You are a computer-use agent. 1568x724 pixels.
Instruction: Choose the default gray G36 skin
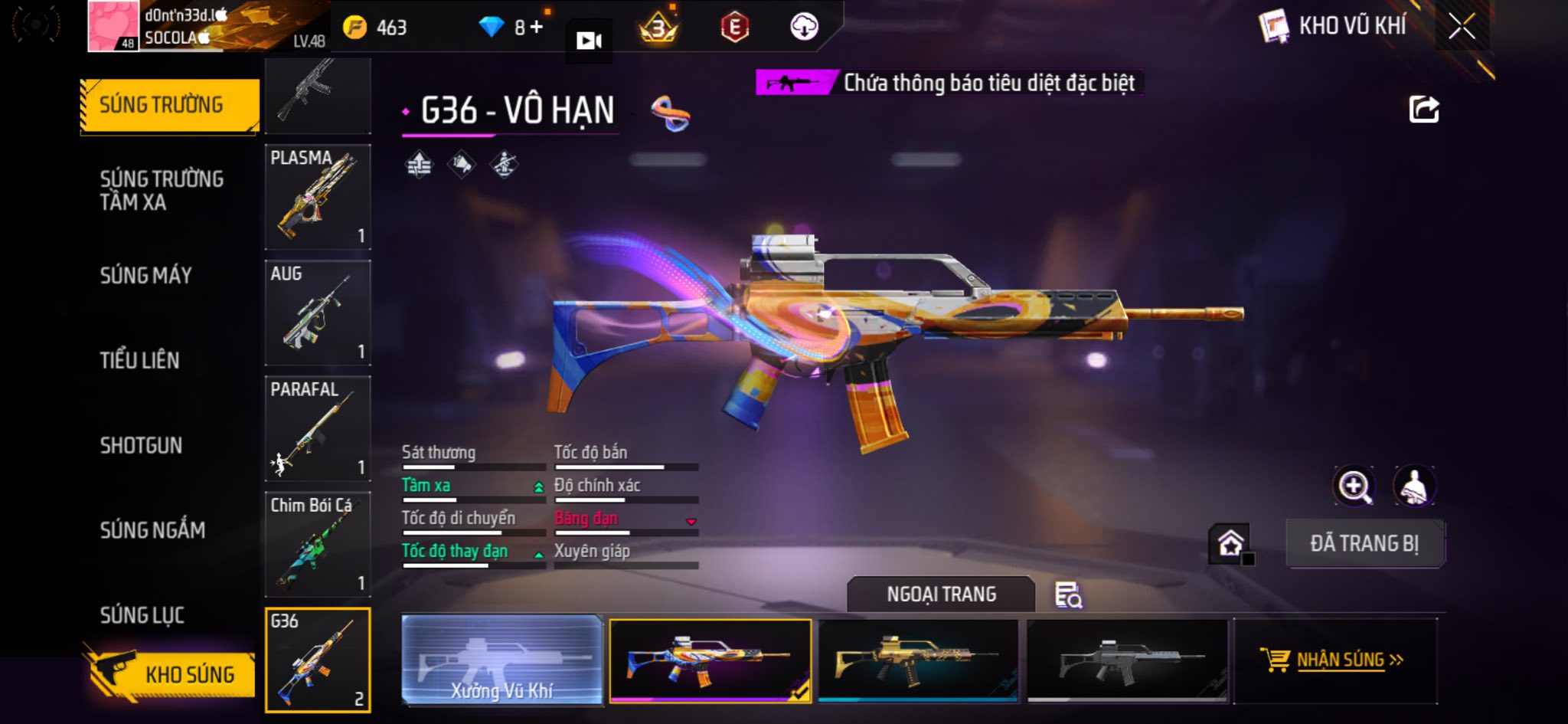(1127, 660)
